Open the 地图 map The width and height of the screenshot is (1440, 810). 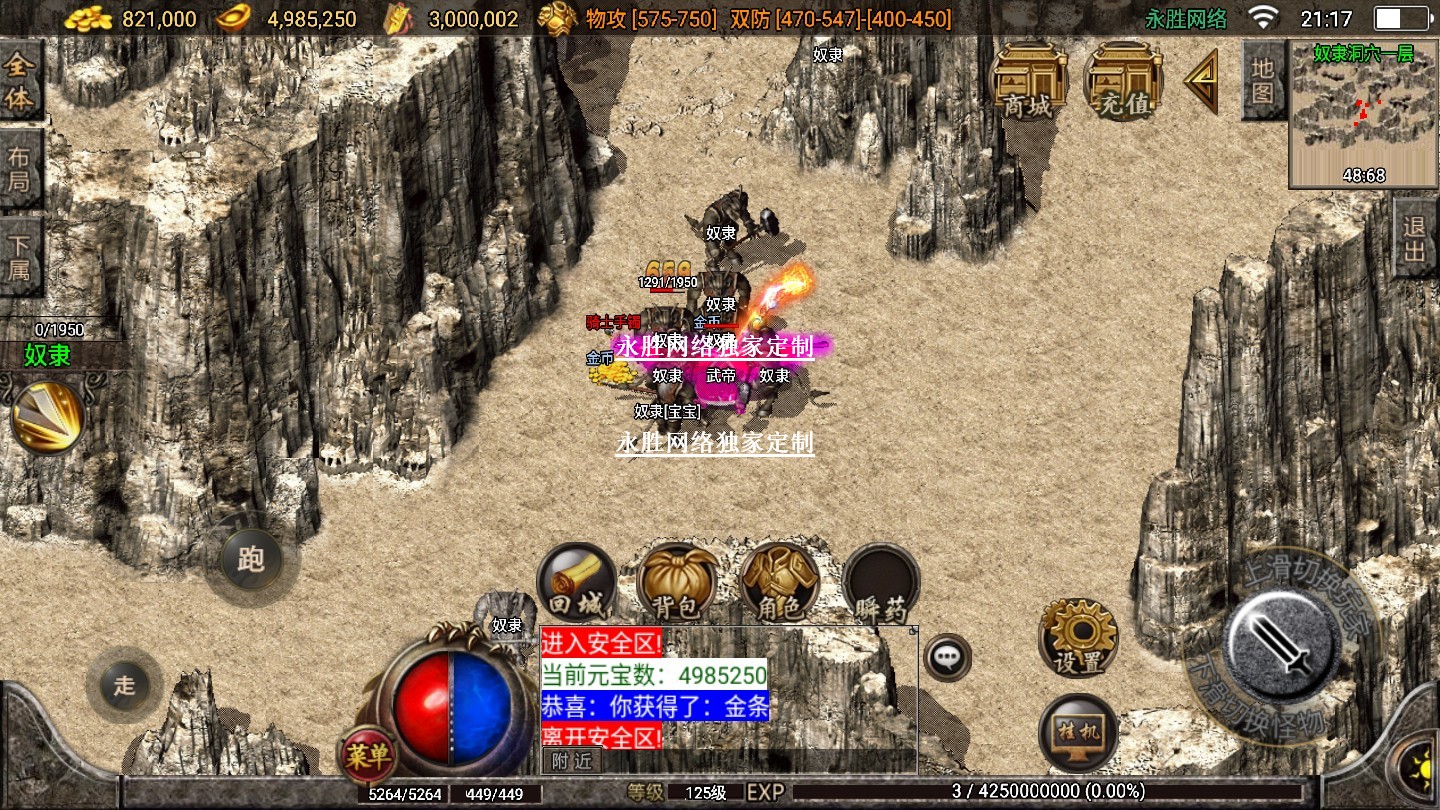pos(1263,80)
